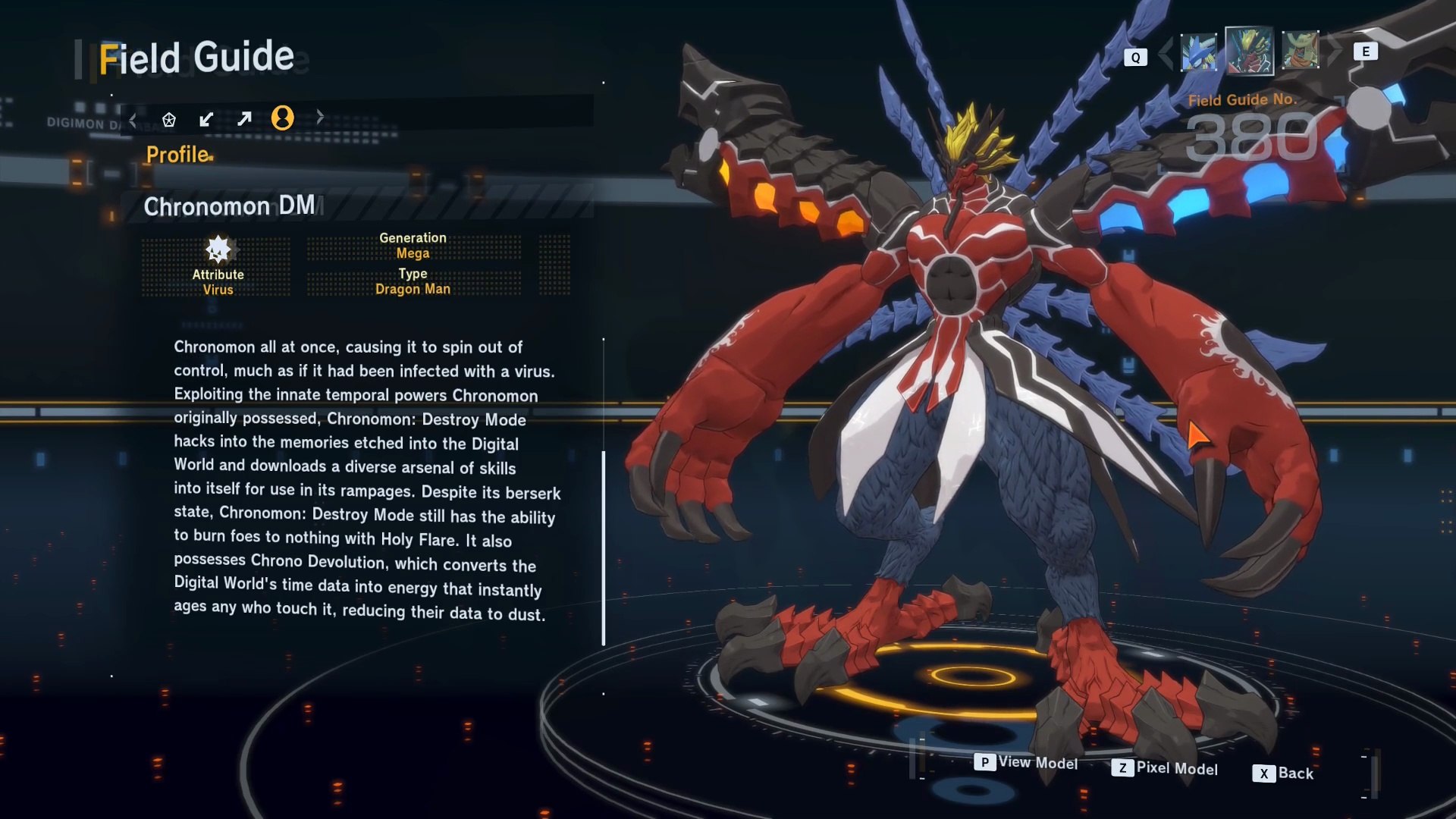Switch to Pixel Model view
This screenshot has width=1456, height=819.
click(1165, 768)
